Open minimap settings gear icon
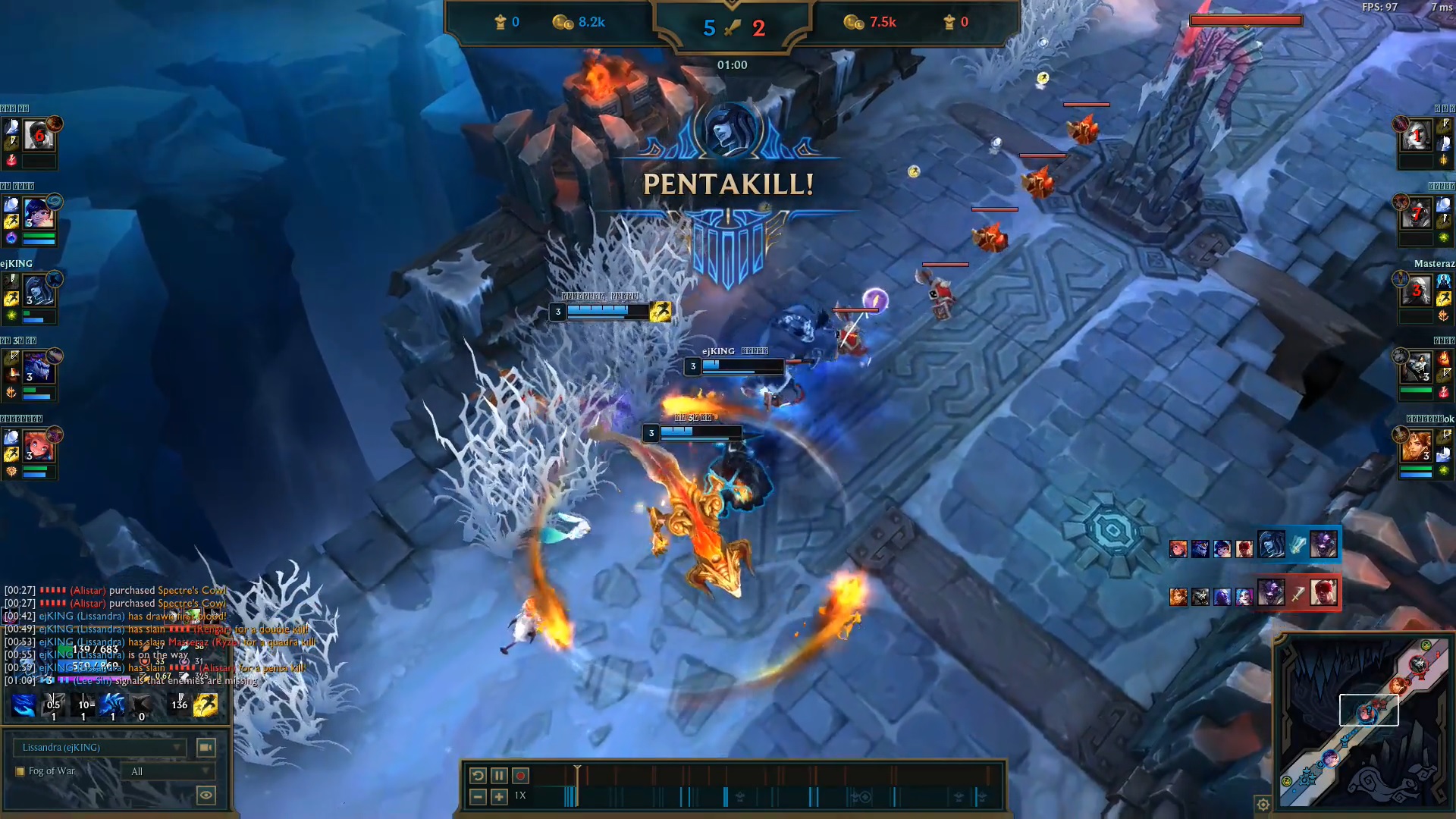The width and height of the screenshot is (1456, 819). pos(1263,805)
